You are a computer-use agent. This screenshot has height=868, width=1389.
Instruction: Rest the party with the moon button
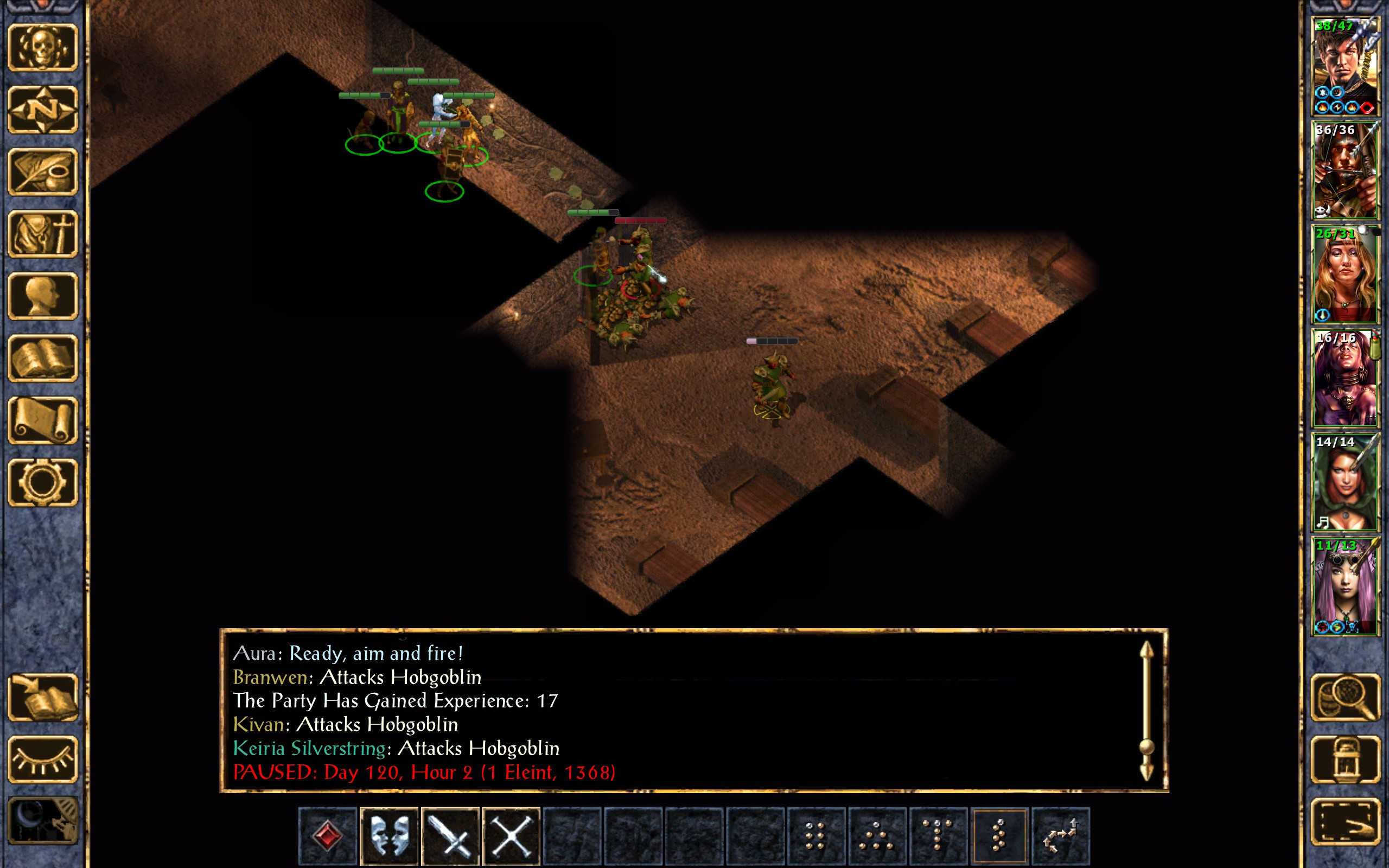tap(43, 821)
